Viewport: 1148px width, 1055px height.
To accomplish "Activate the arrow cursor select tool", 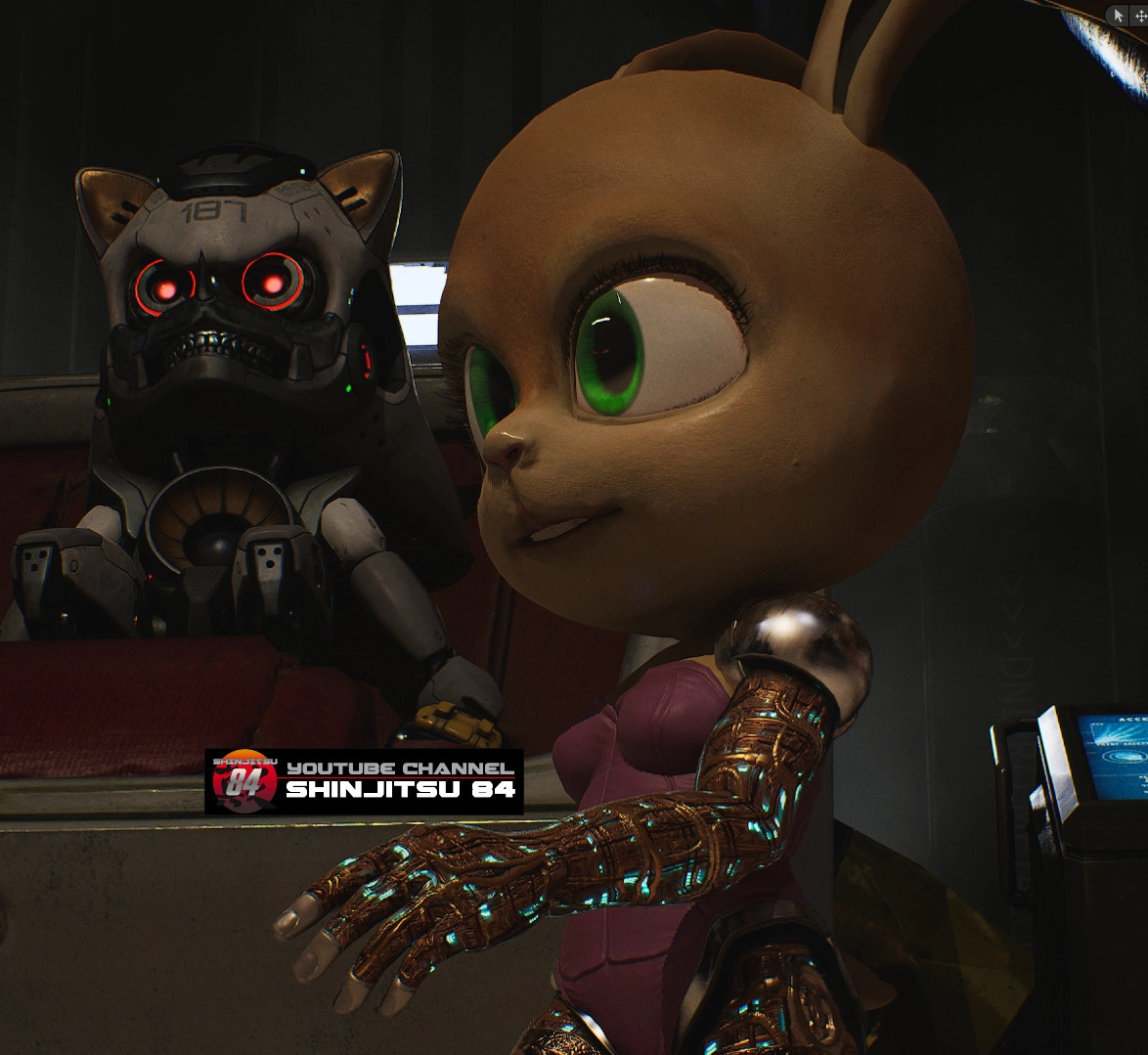I will [x=1120, y=16].
